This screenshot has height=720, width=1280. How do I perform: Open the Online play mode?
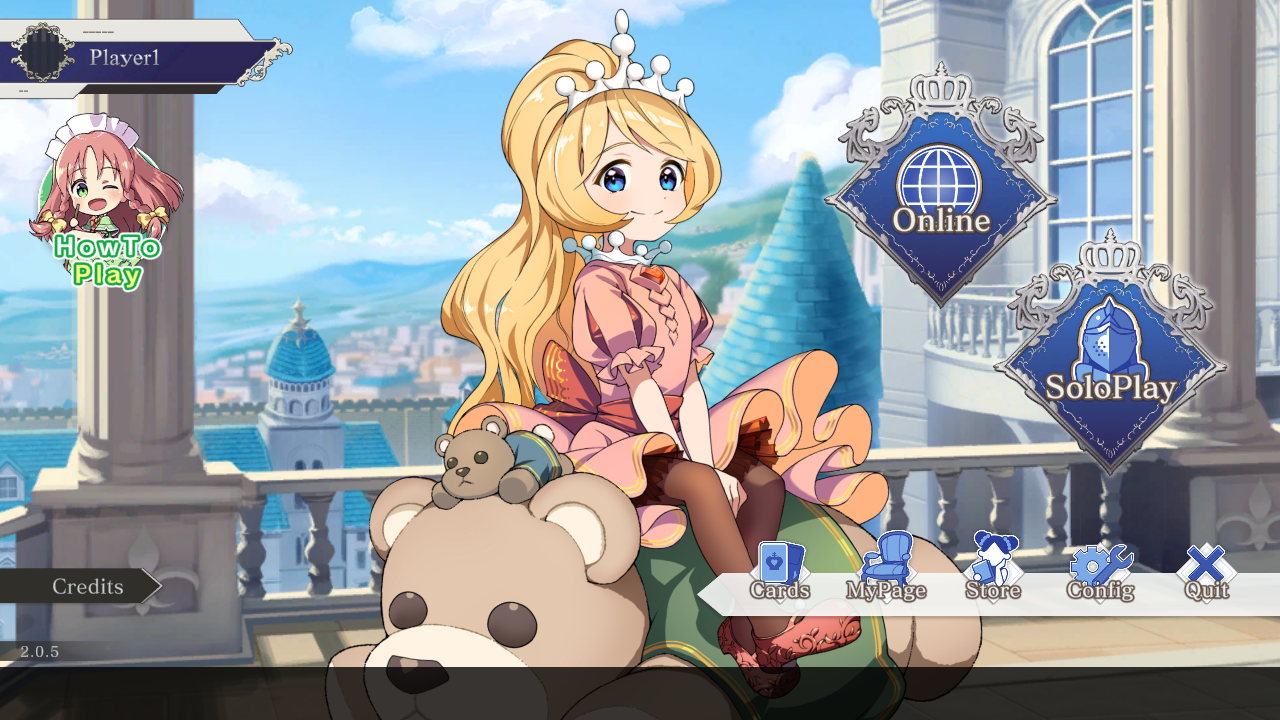click(940, 197)
